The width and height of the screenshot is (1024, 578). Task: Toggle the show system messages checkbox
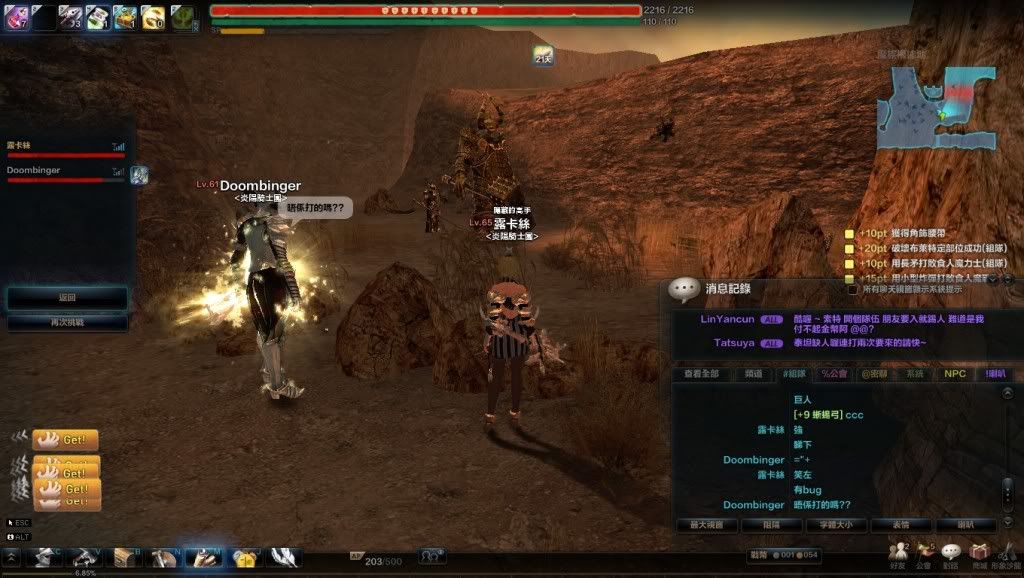853,290
